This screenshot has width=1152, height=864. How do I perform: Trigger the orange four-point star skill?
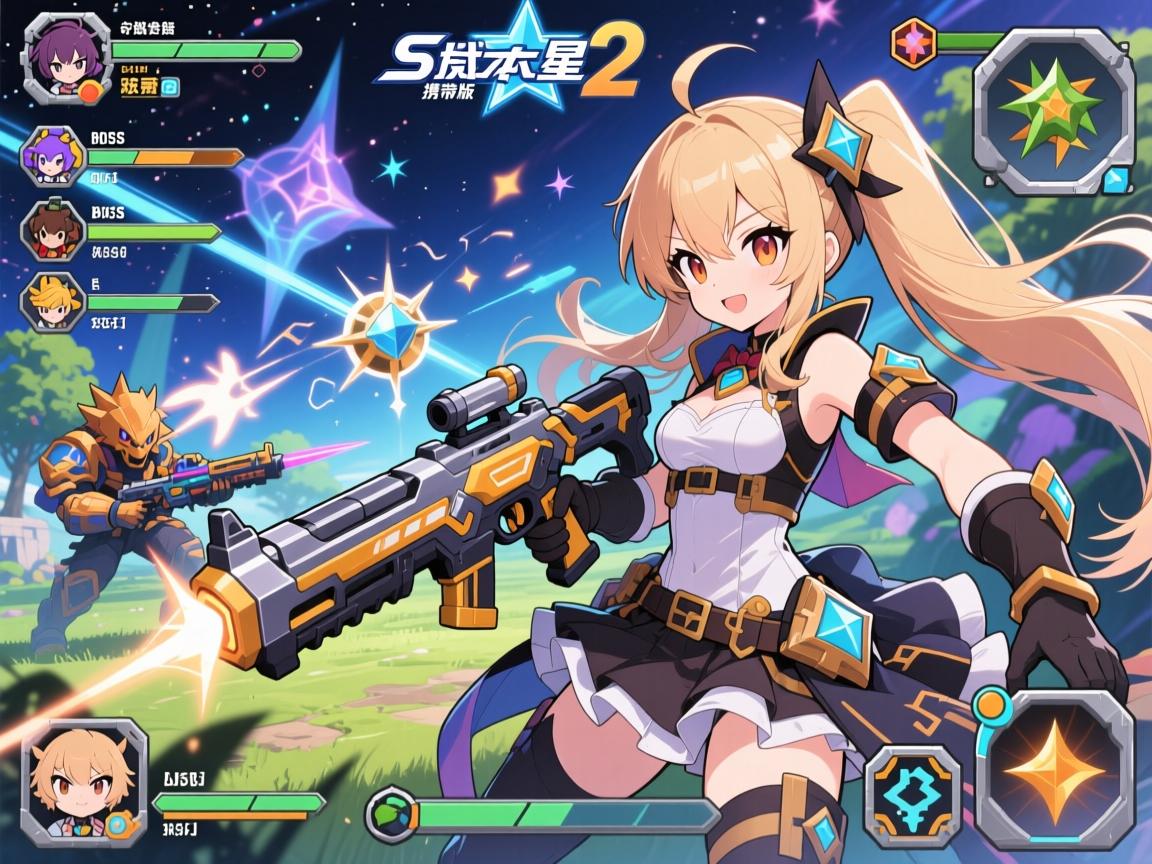[x=1054, y=767]
